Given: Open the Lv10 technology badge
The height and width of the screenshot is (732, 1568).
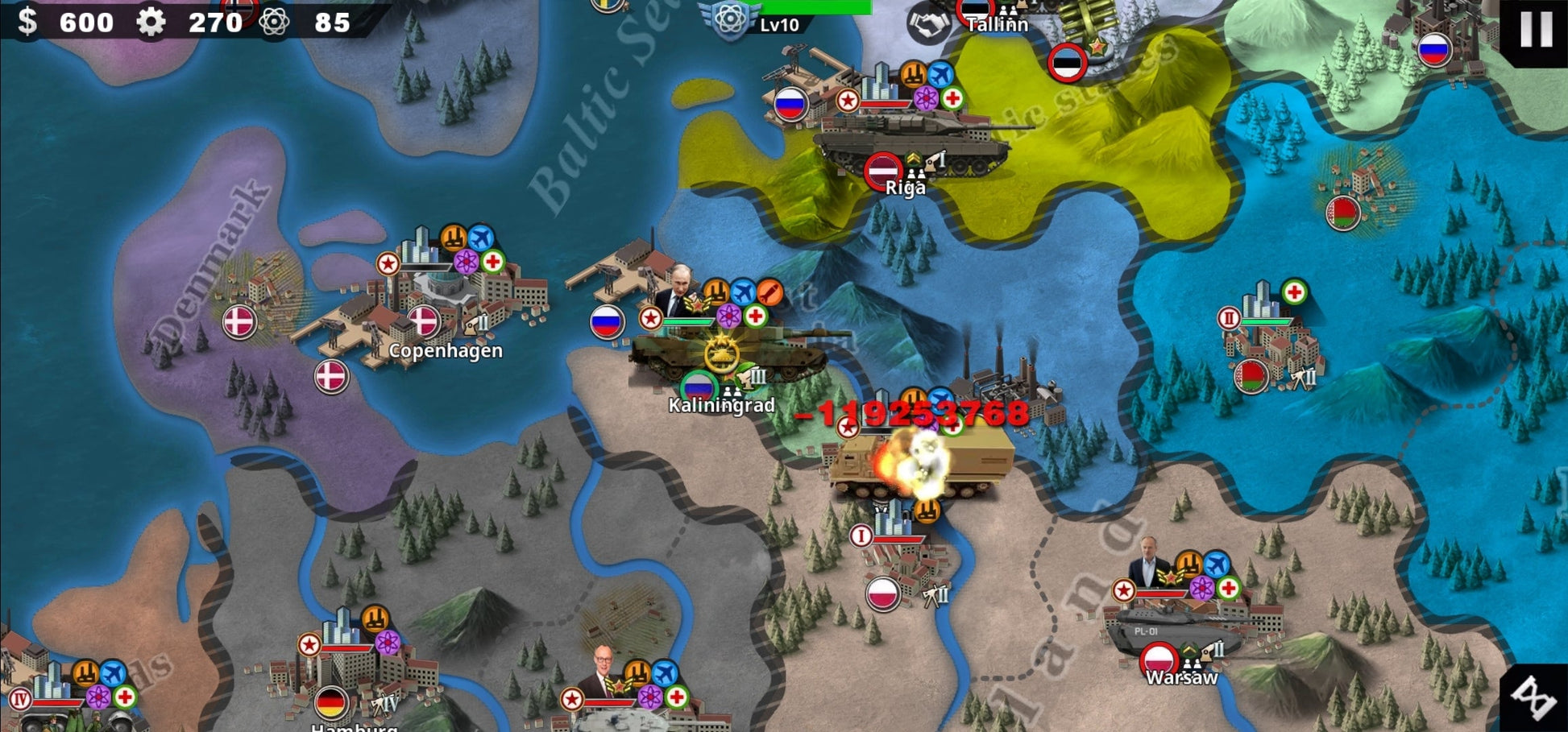Looking at the screenshot, I should [732, 19].
